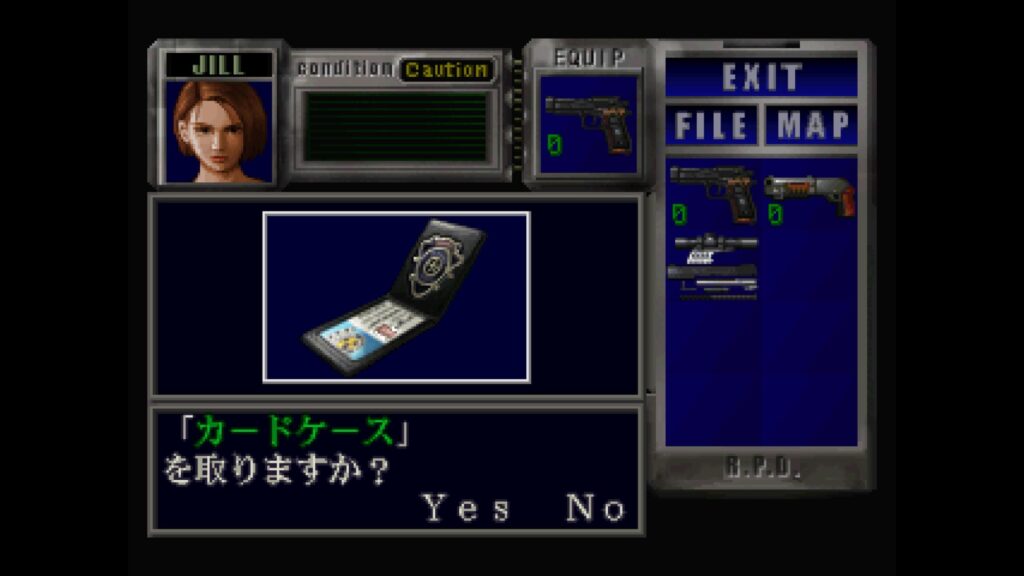1024x576 pixels.
Task: Click the card case item preview
Action: (396, 297)
